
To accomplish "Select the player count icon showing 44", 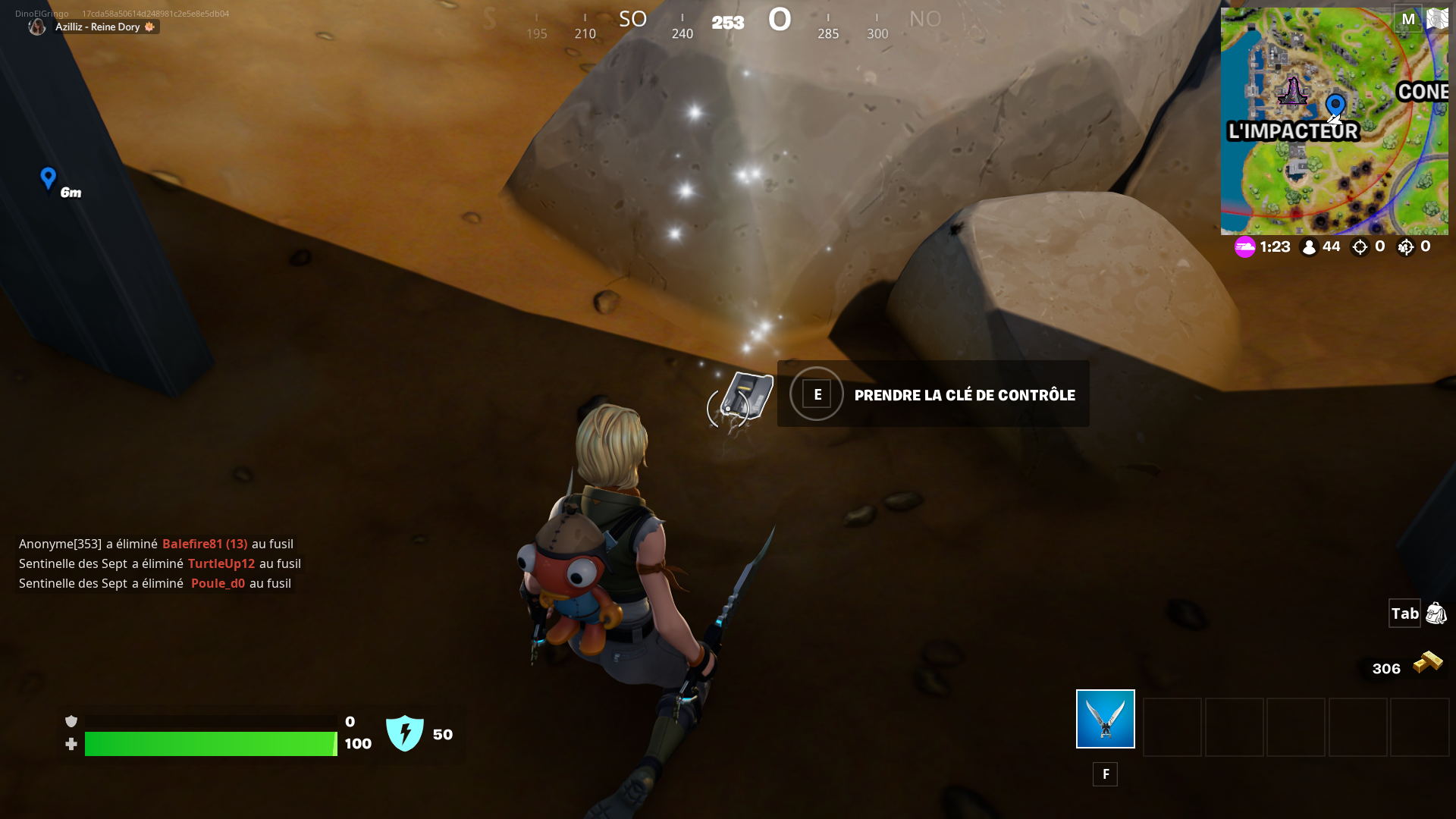I will [x=1308, y=246].
